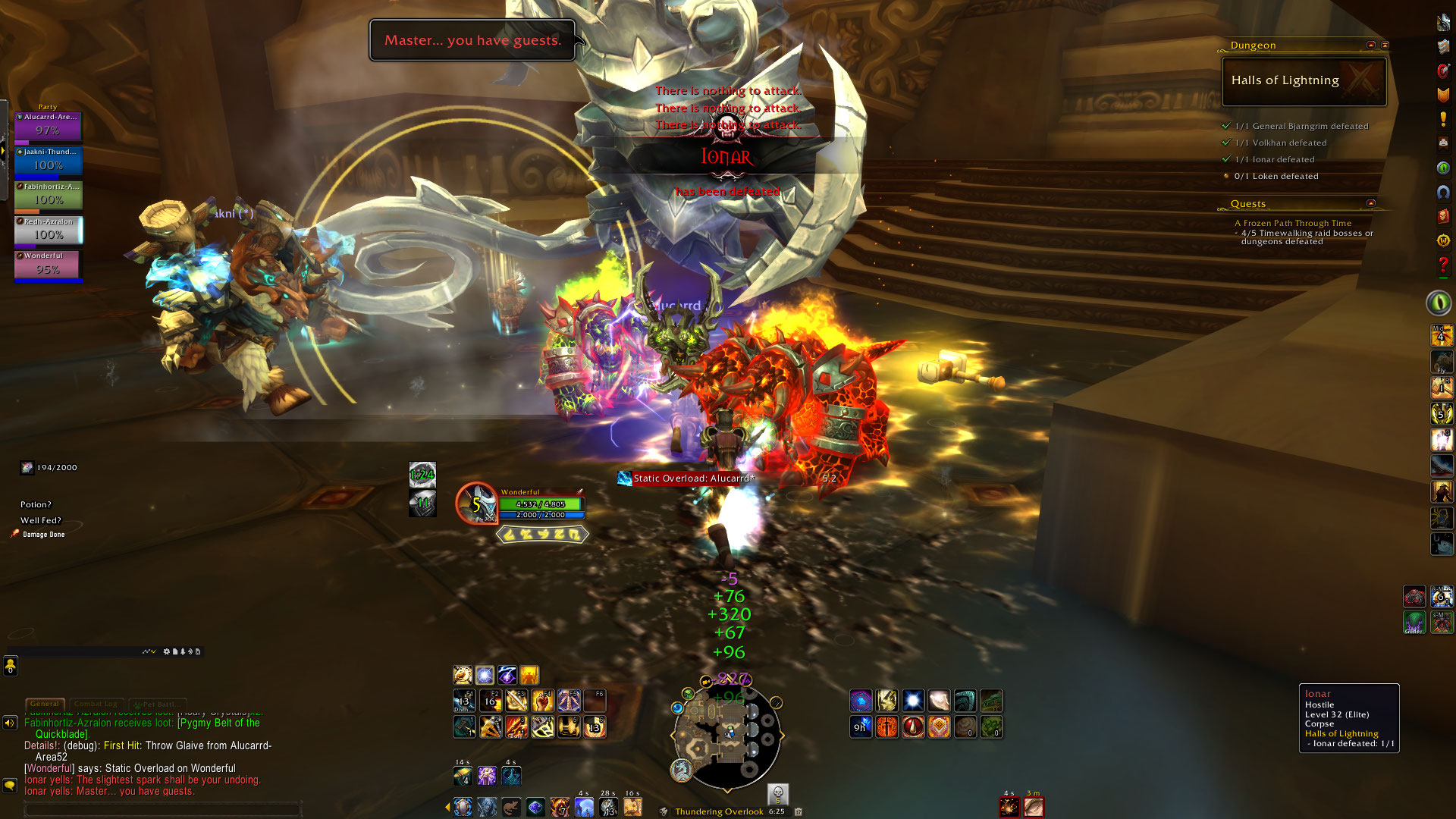This screenshot has width=1456, height=819.
Task: Open the friends list social button
Action: pos(11,666)
